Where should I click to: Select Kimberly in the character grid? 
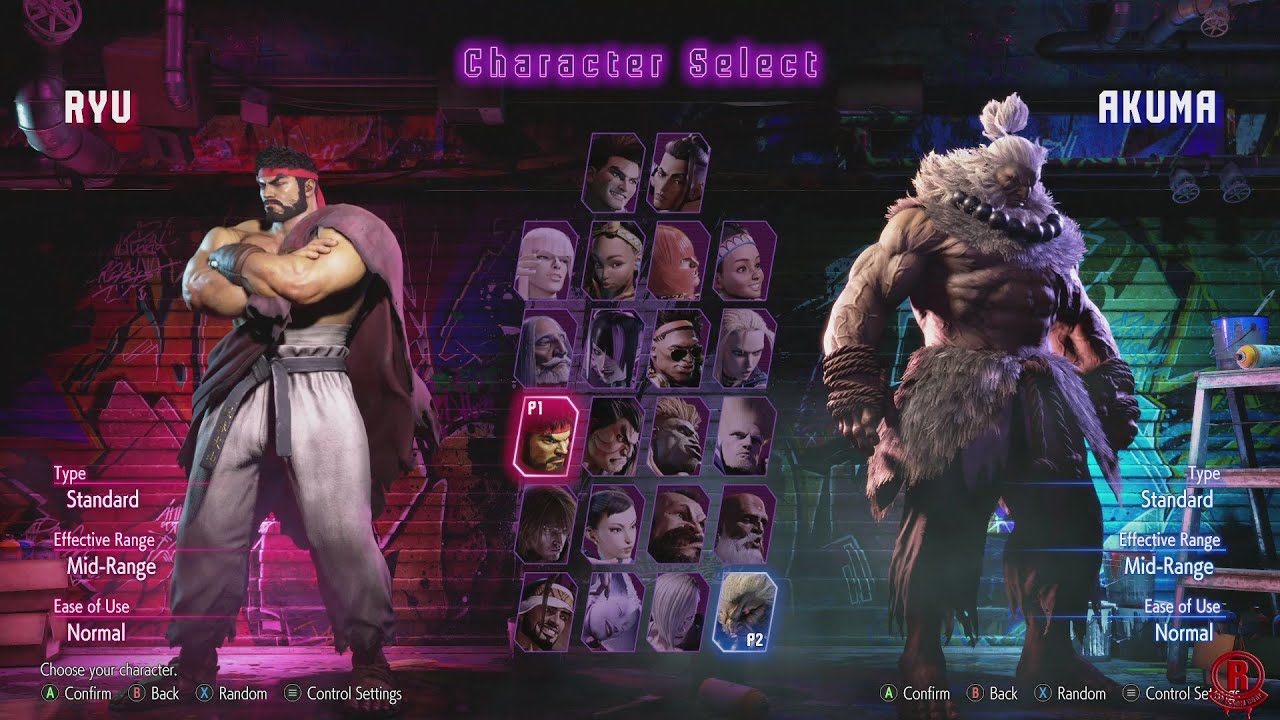(614, 261)
